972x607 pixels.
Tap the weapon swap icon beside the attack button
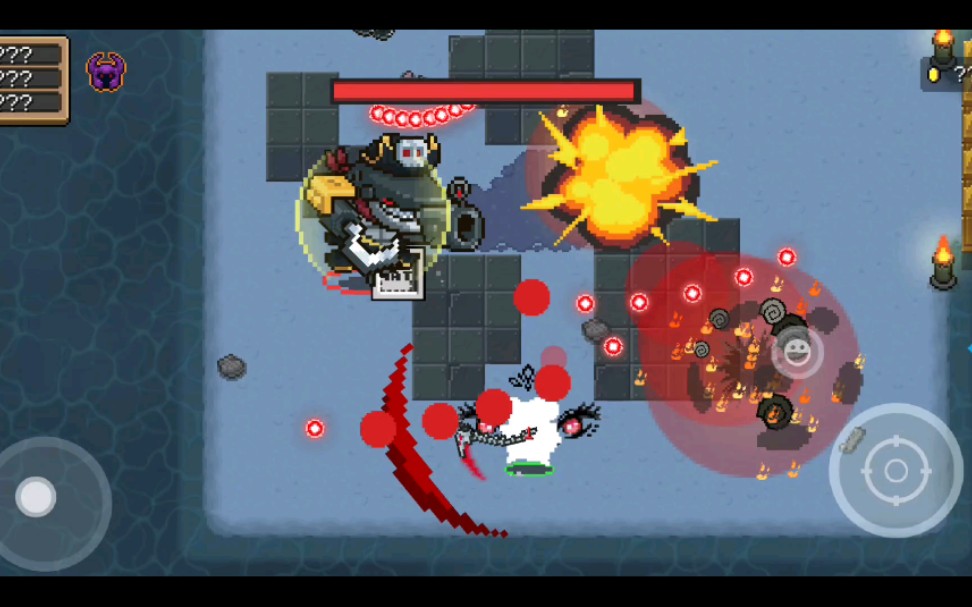[852, 438]
